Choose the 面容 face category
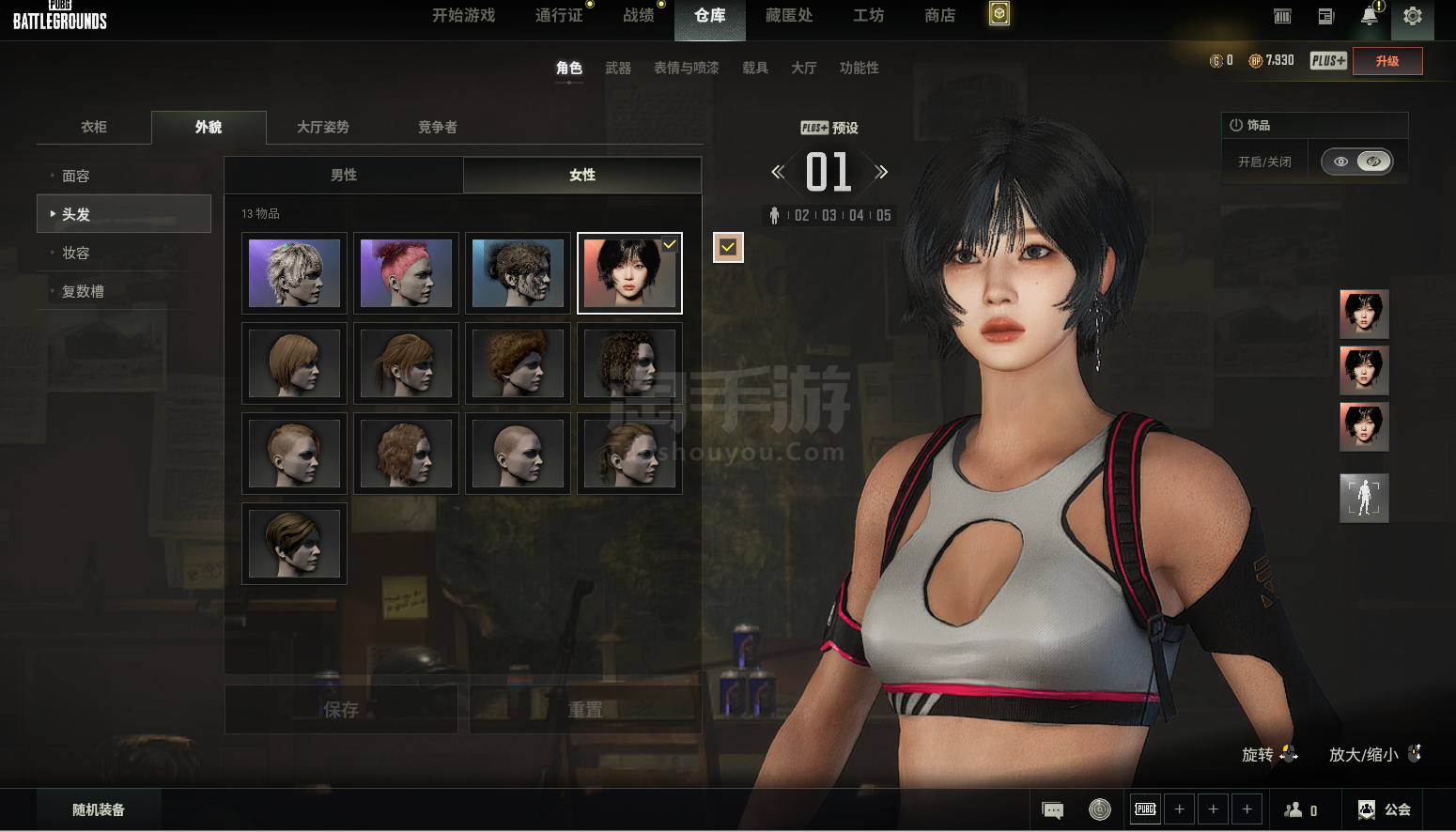 point(76,177)
